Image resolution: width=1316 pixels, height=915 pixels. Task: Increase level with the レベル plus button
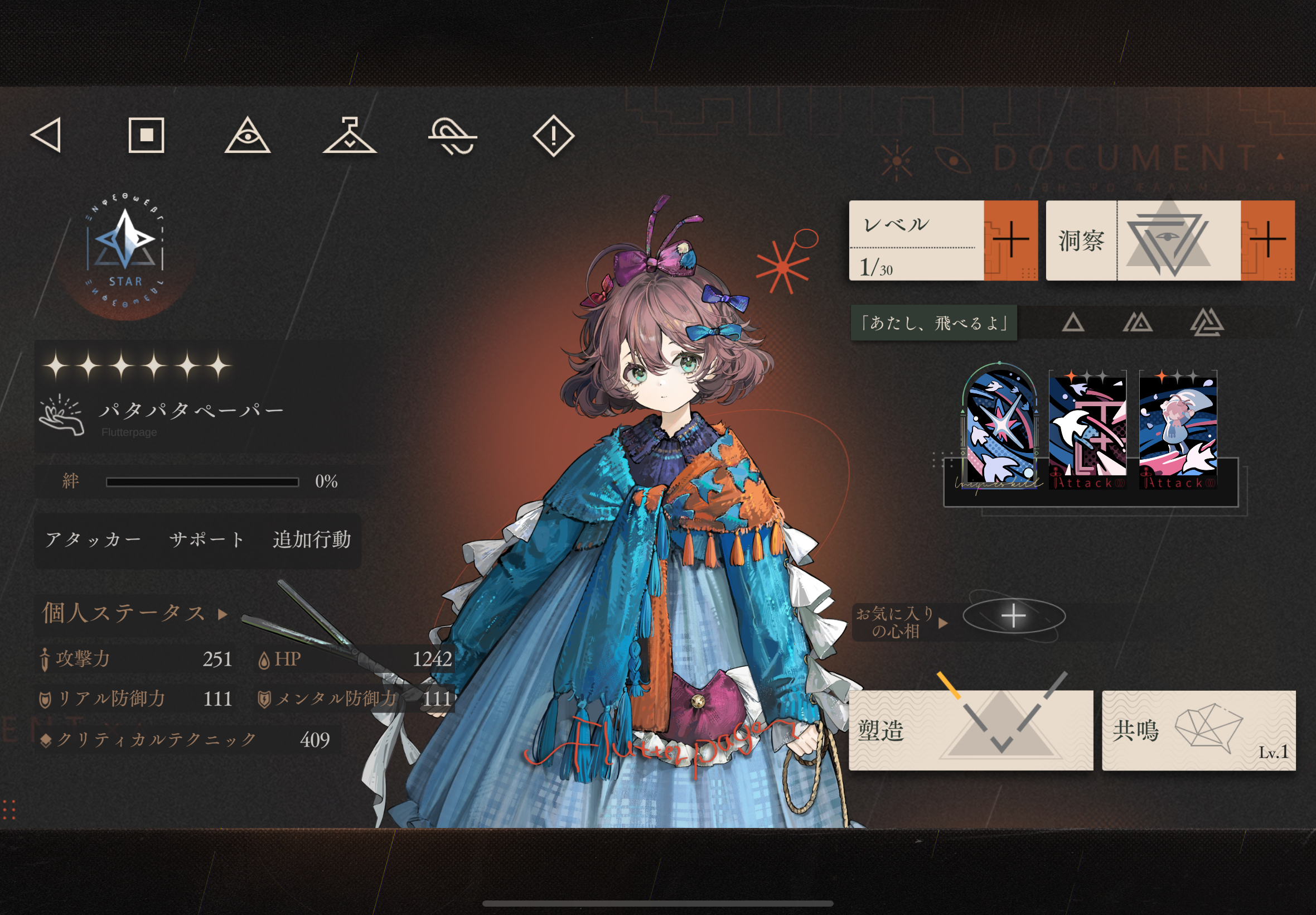[x=1010, y=240]
